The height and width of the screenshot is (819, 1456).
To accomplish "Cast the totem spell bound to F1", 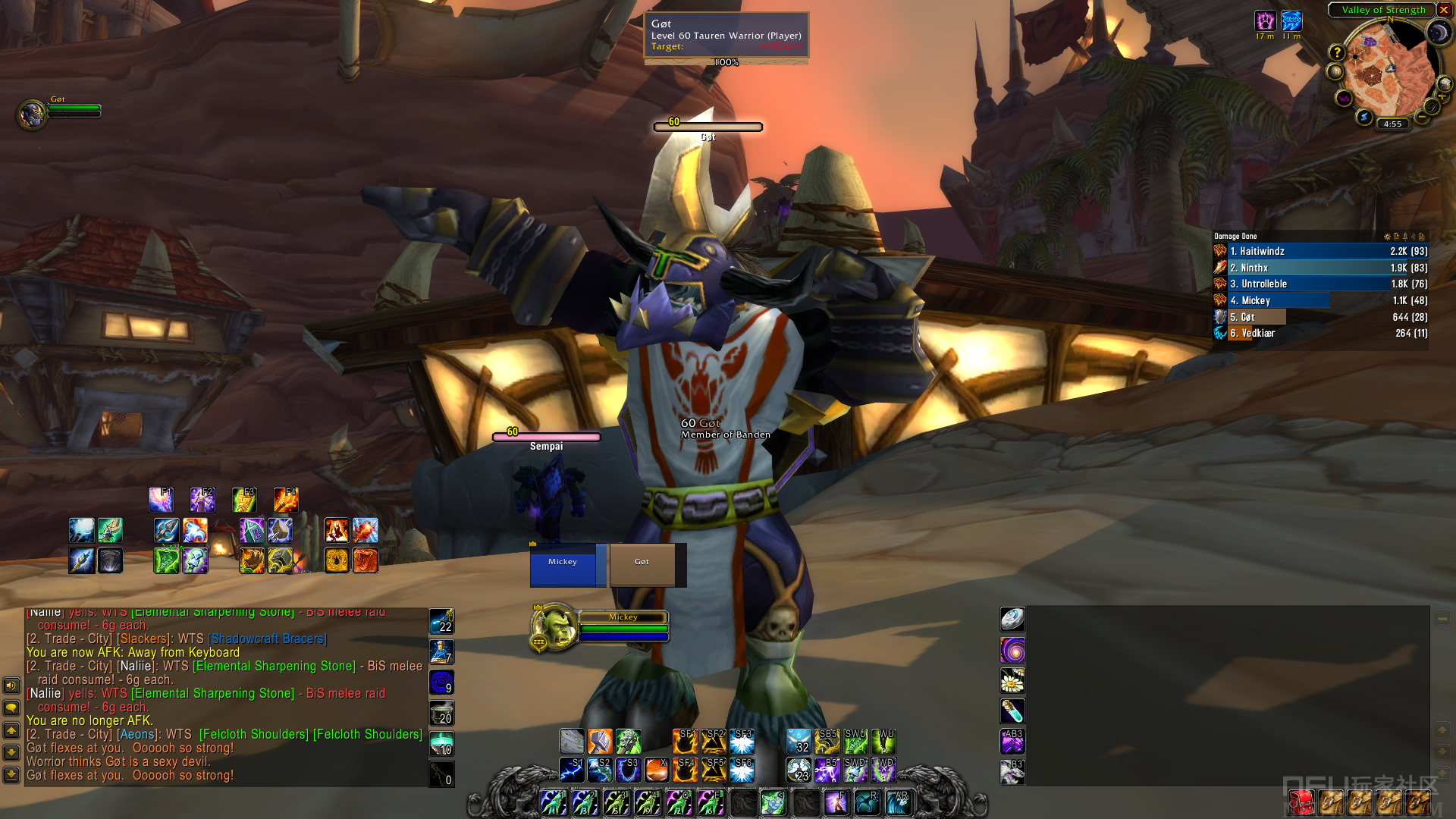I will [x=161, y=500].
